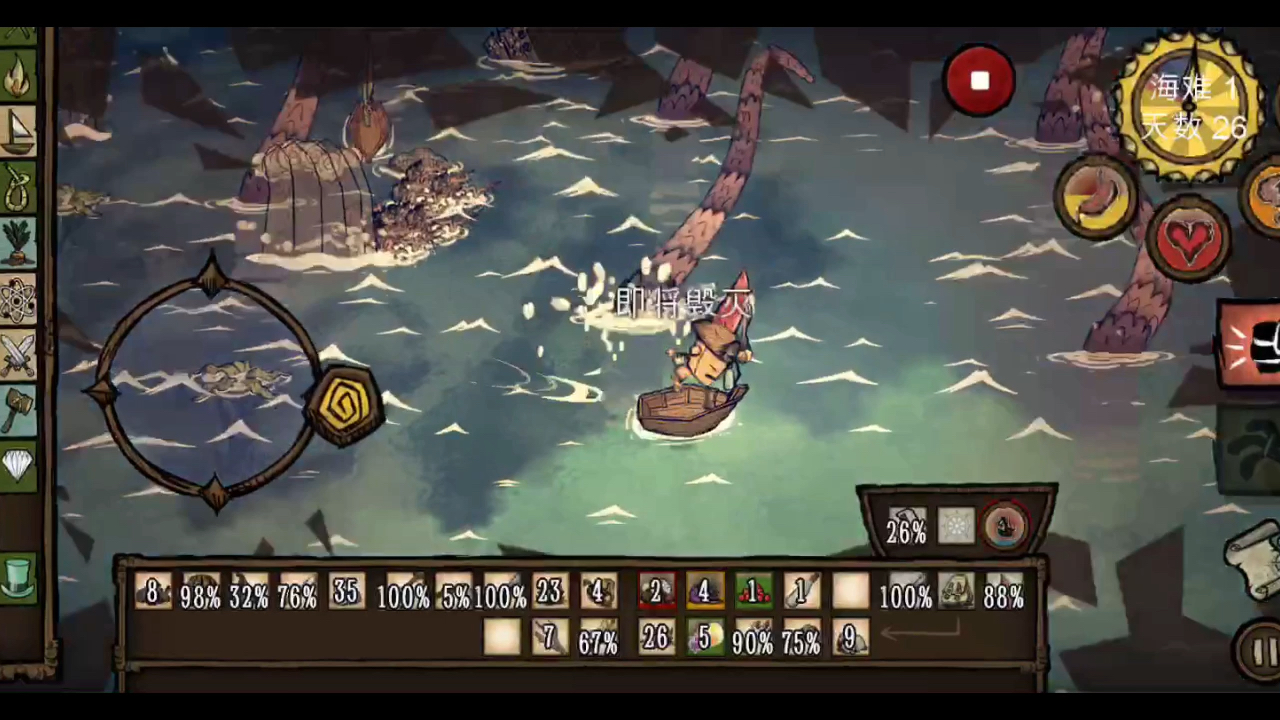Open the fire crafting tab
Image resolution: width=1280 pixels, height=720 pixels.
point(18,78)
